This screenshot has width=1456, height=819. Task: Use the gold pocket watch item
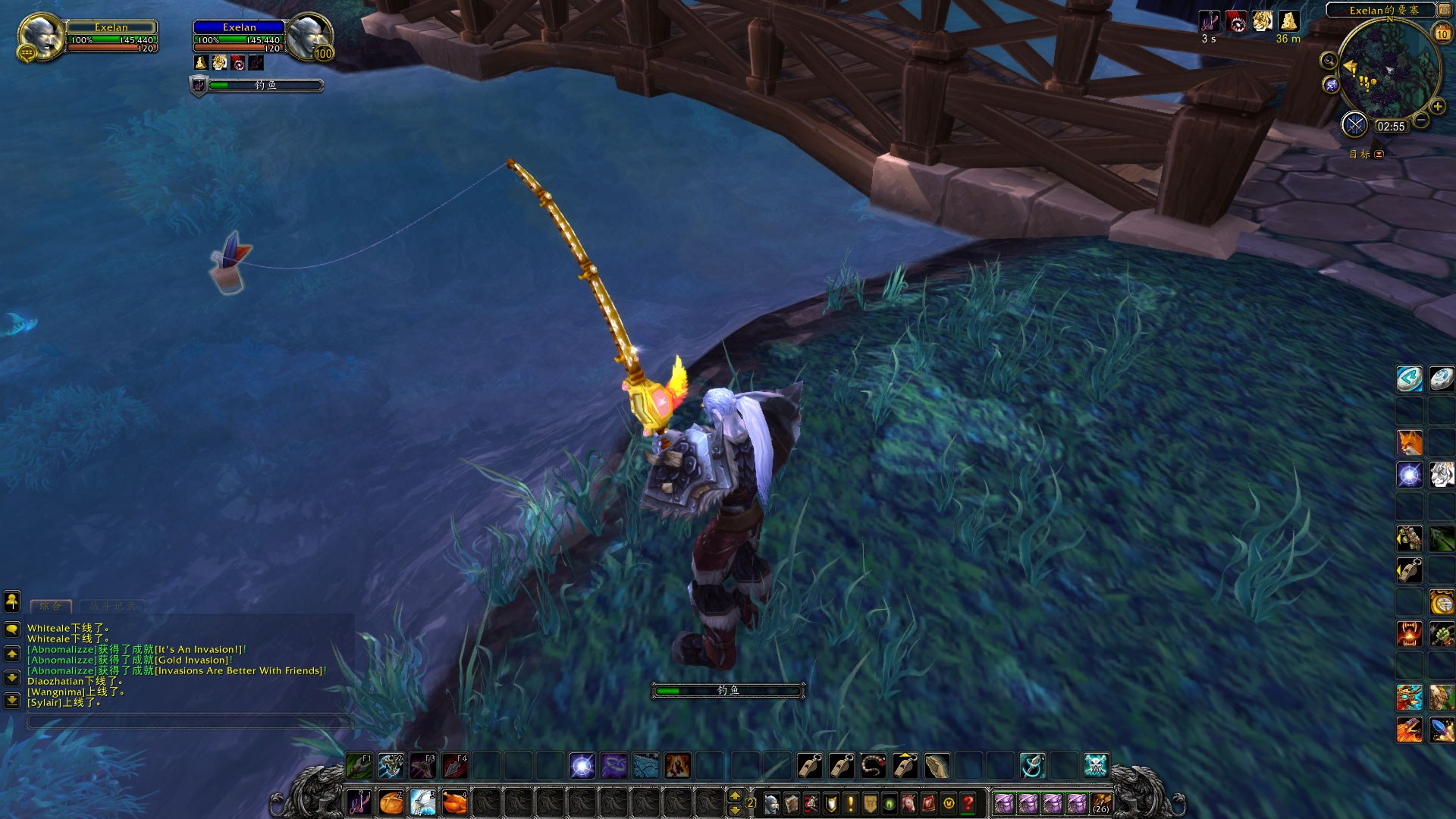click(1442, 602)
